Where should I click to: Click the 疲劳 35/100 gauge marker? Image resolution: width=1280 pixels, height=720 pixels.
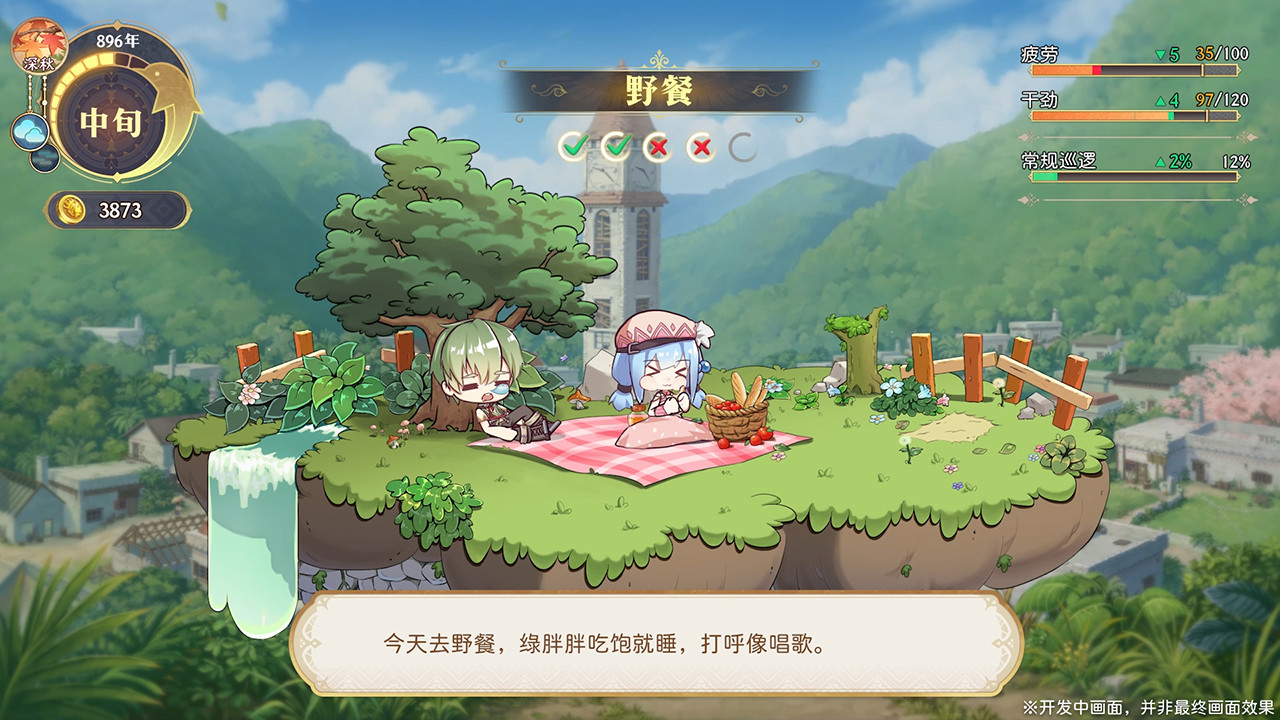1202,69
